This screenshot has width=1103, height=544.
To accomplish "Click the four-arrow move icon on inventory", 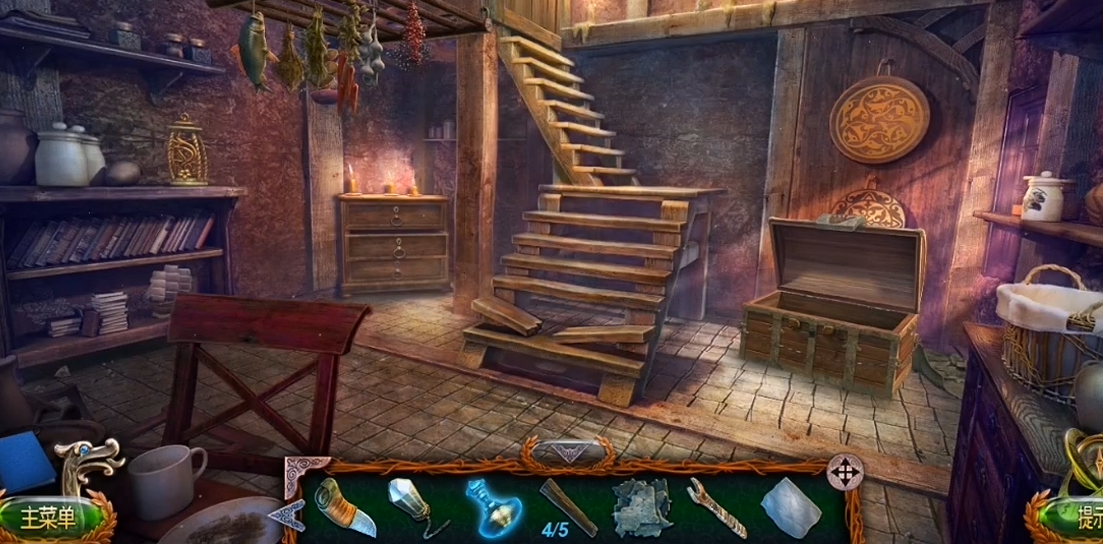I will click(845, 472).
